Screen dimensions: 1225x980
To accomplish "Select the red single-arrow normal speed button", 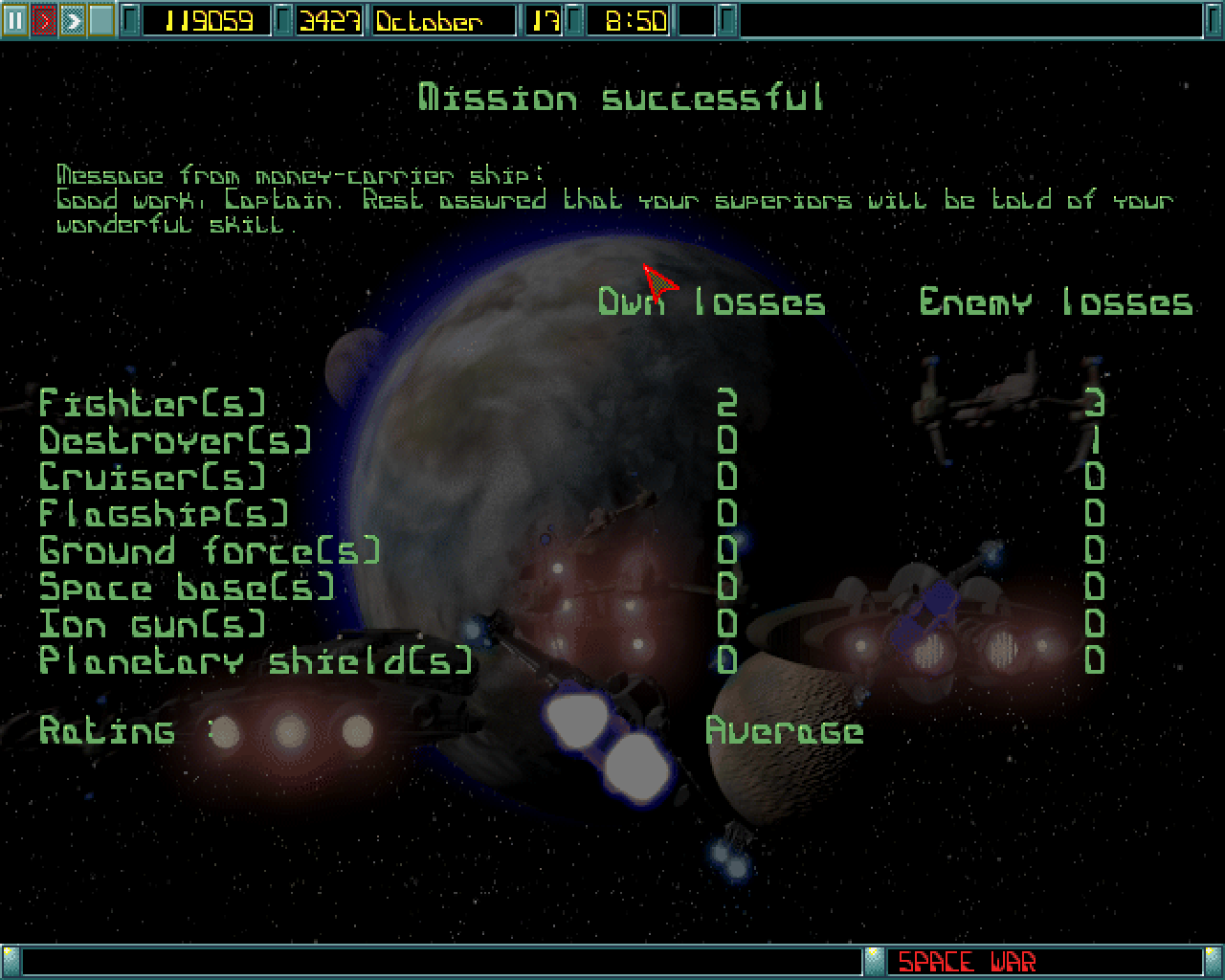I will (44, 20).
